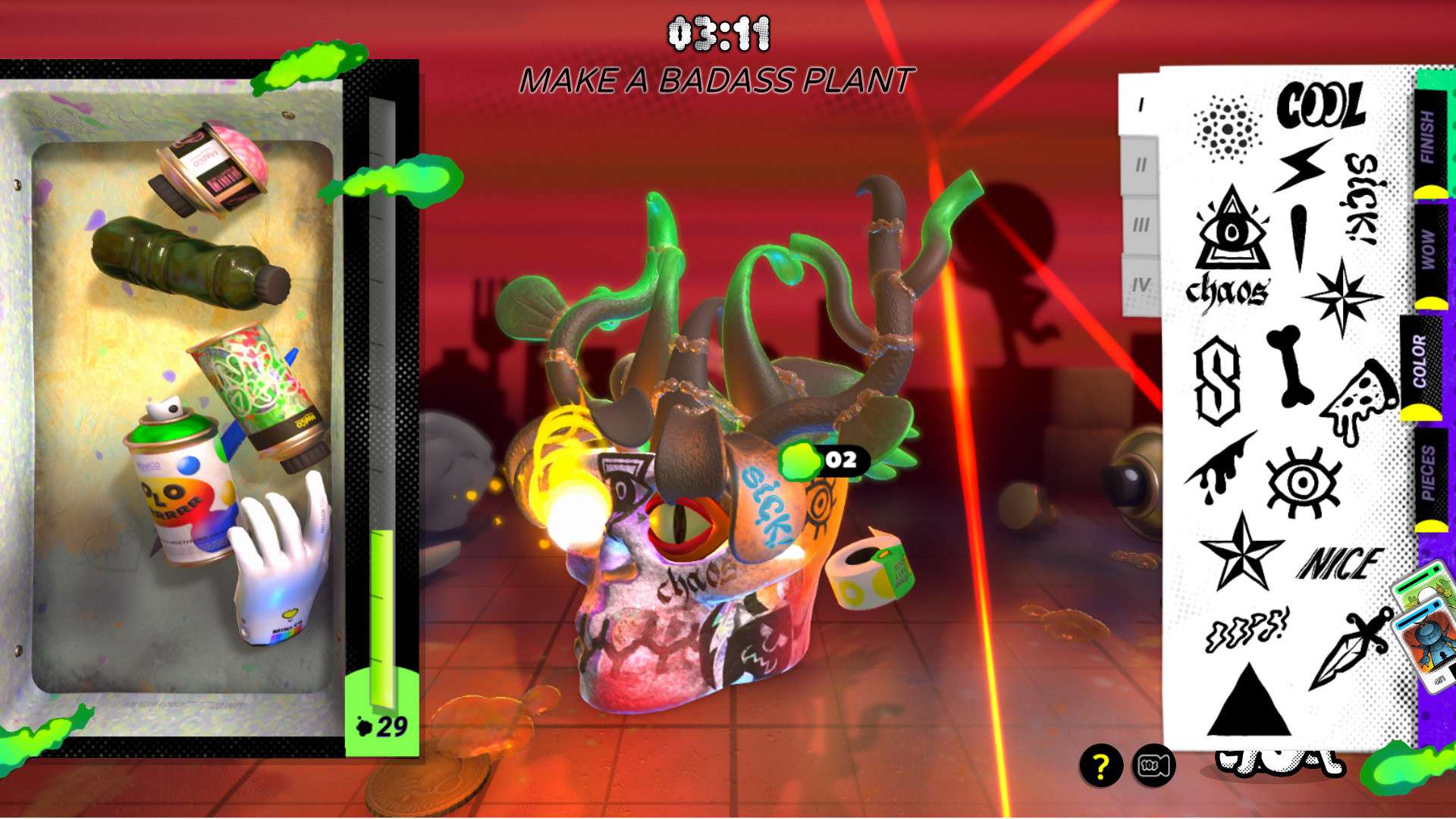Select the dotted circle burst sticker
This screenshot has width=1456, height=819.
point(1227,128)
